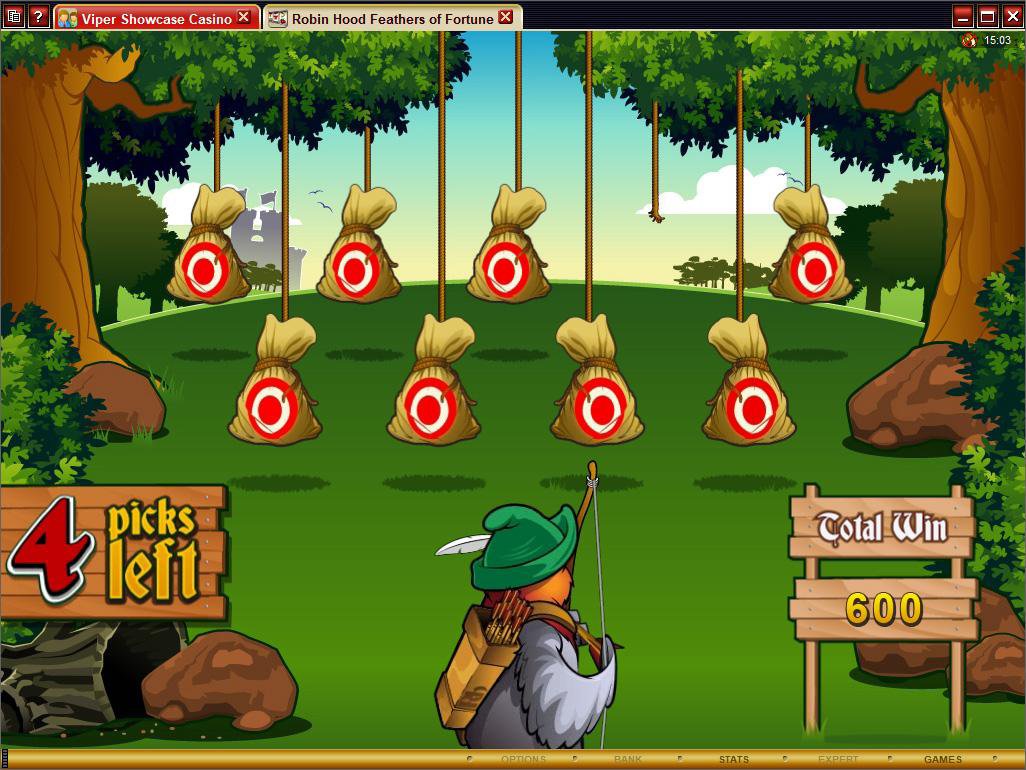Open the Games menu

[x=942, y=760]
